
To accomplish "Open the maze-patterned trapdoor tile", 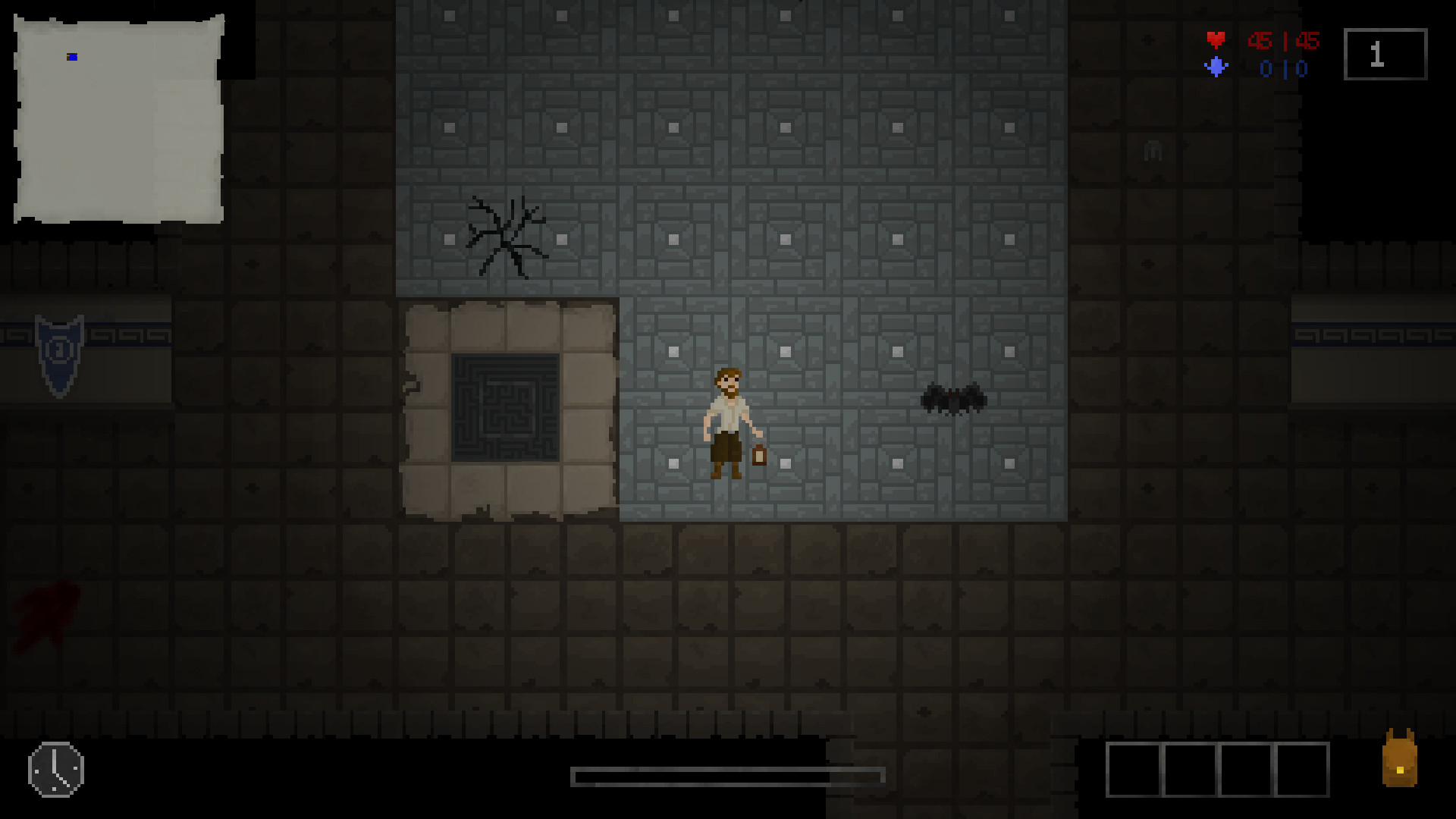I will [x=504, y=408].
